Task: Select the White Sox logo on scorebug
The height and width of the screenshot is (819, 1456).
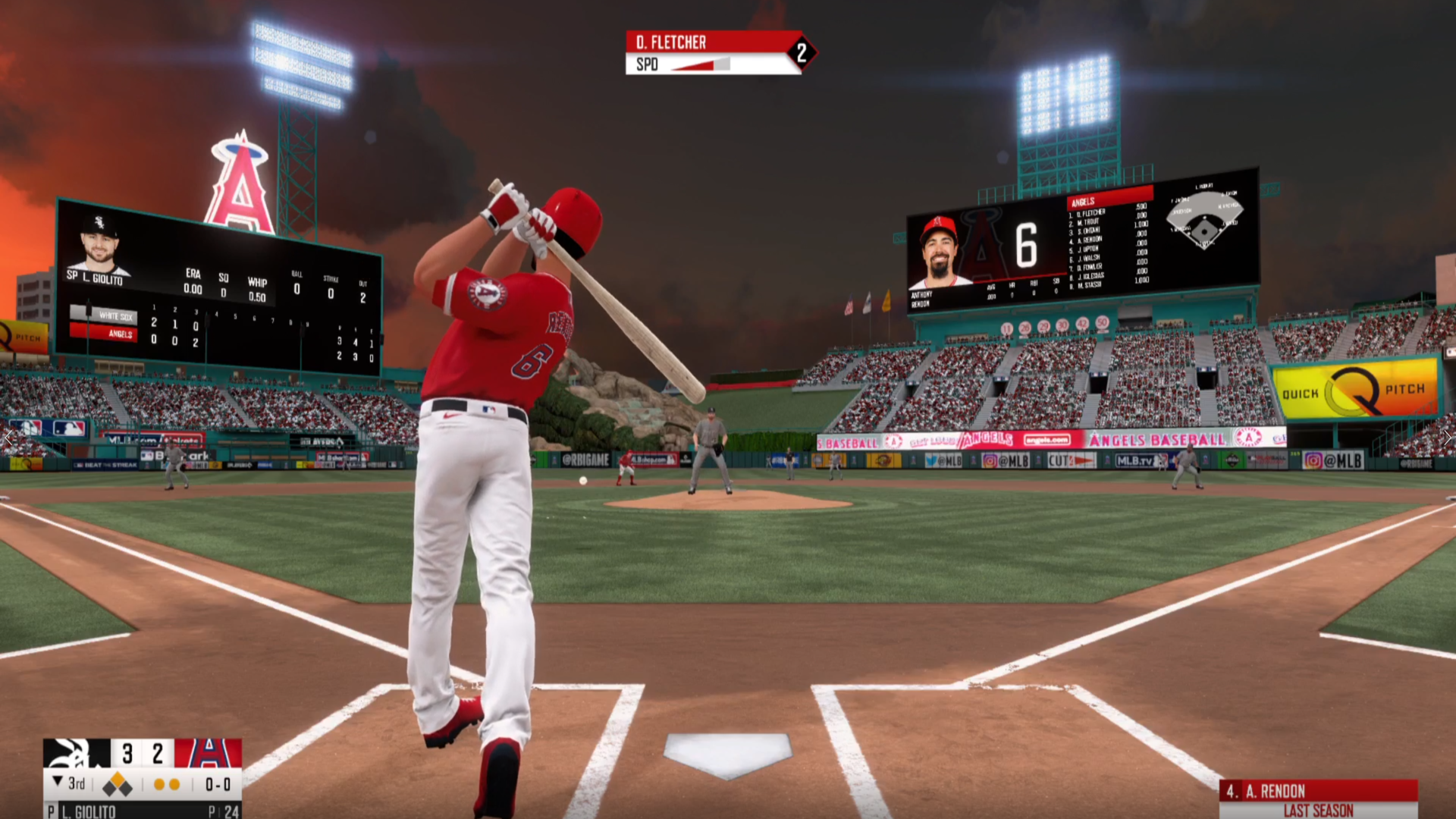Action: point(77,754)
